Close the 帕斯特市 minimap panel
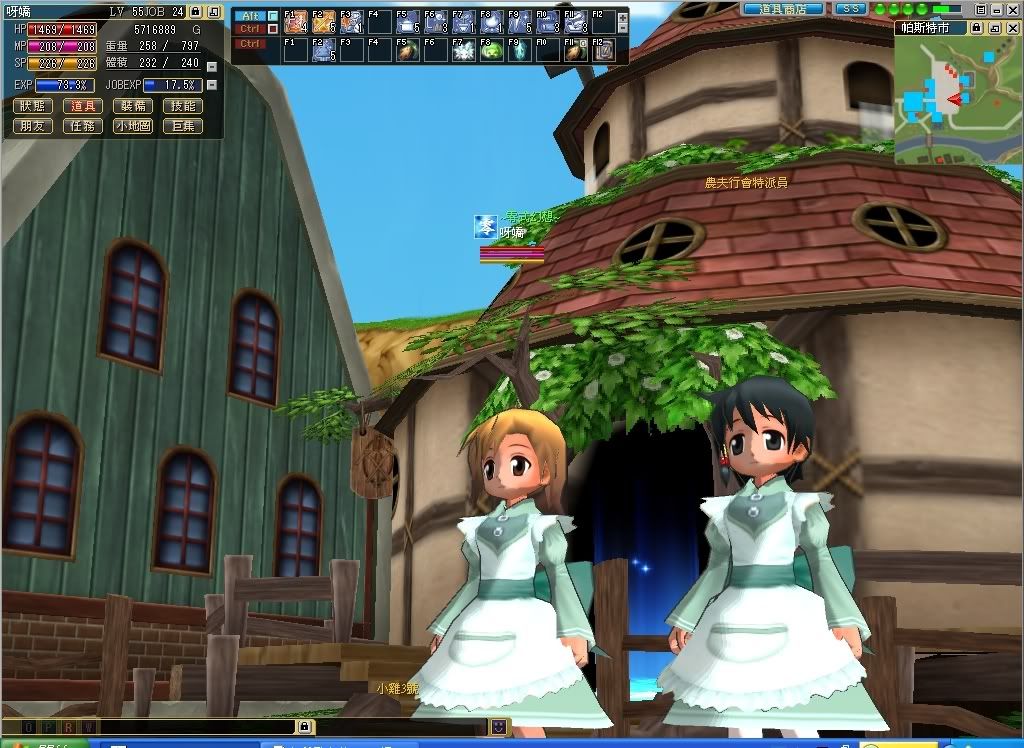 tap(1013, 29)
